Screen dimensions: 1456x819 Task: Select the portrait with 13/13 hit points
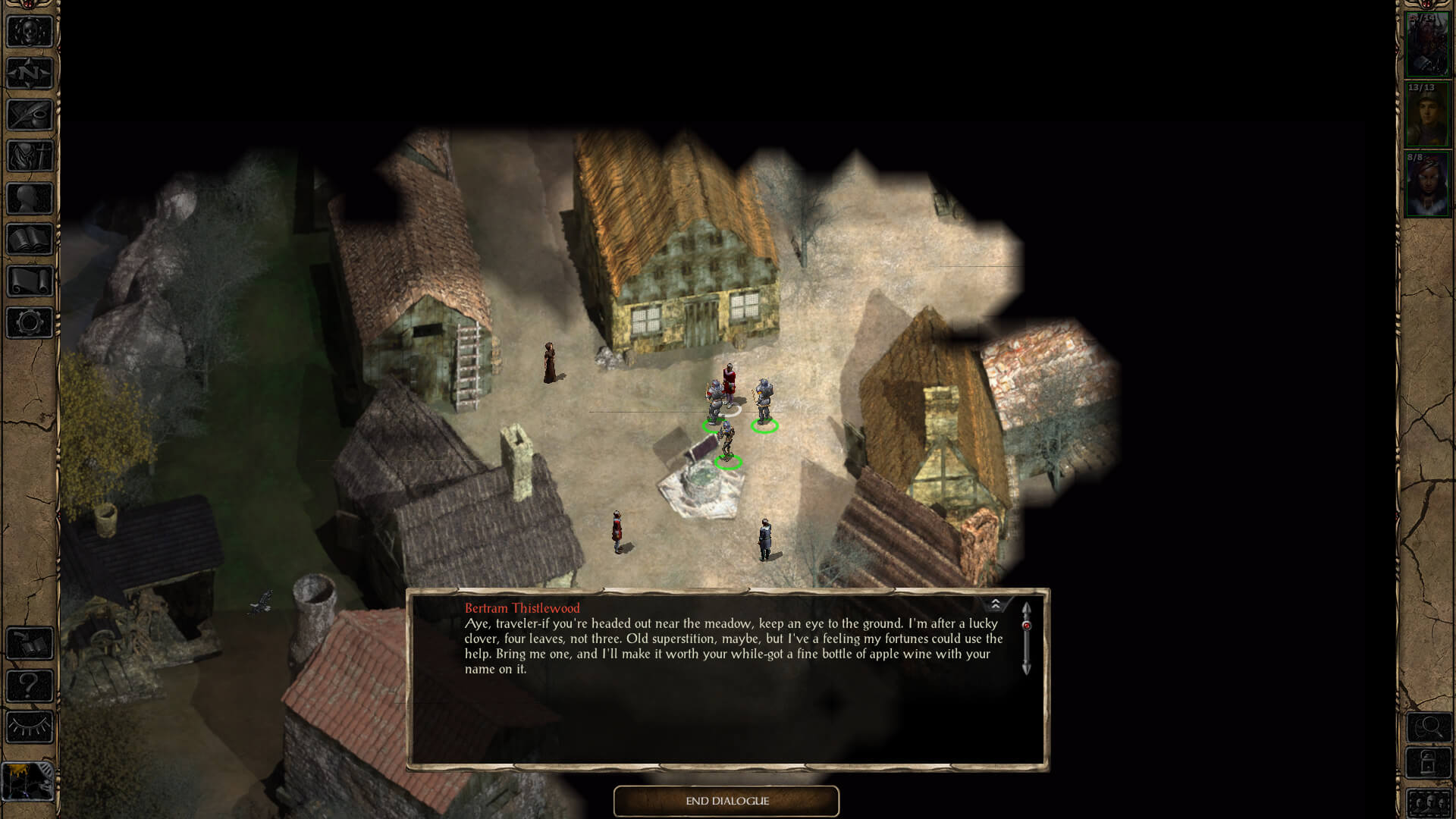[1427, 115]
